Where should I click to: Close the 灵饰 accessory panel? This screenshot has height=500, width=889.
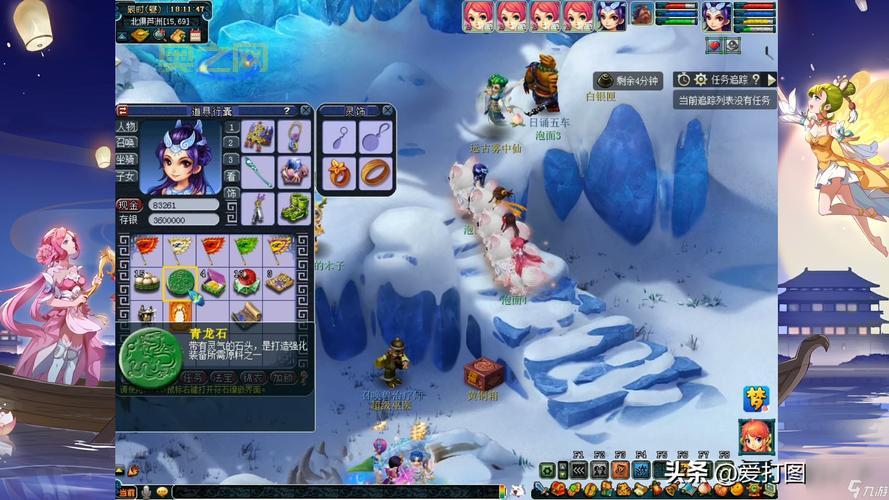(387, 111)
